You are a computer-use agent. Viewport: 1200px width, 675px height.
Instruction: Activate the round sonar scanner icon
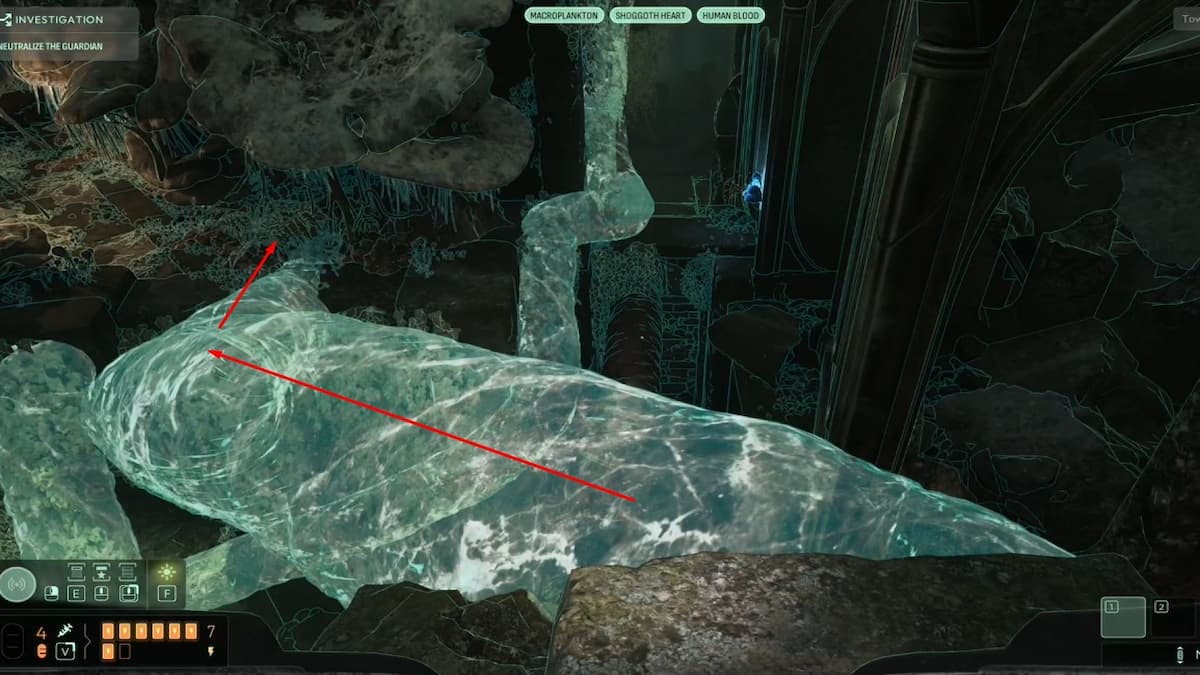(19, 583)
